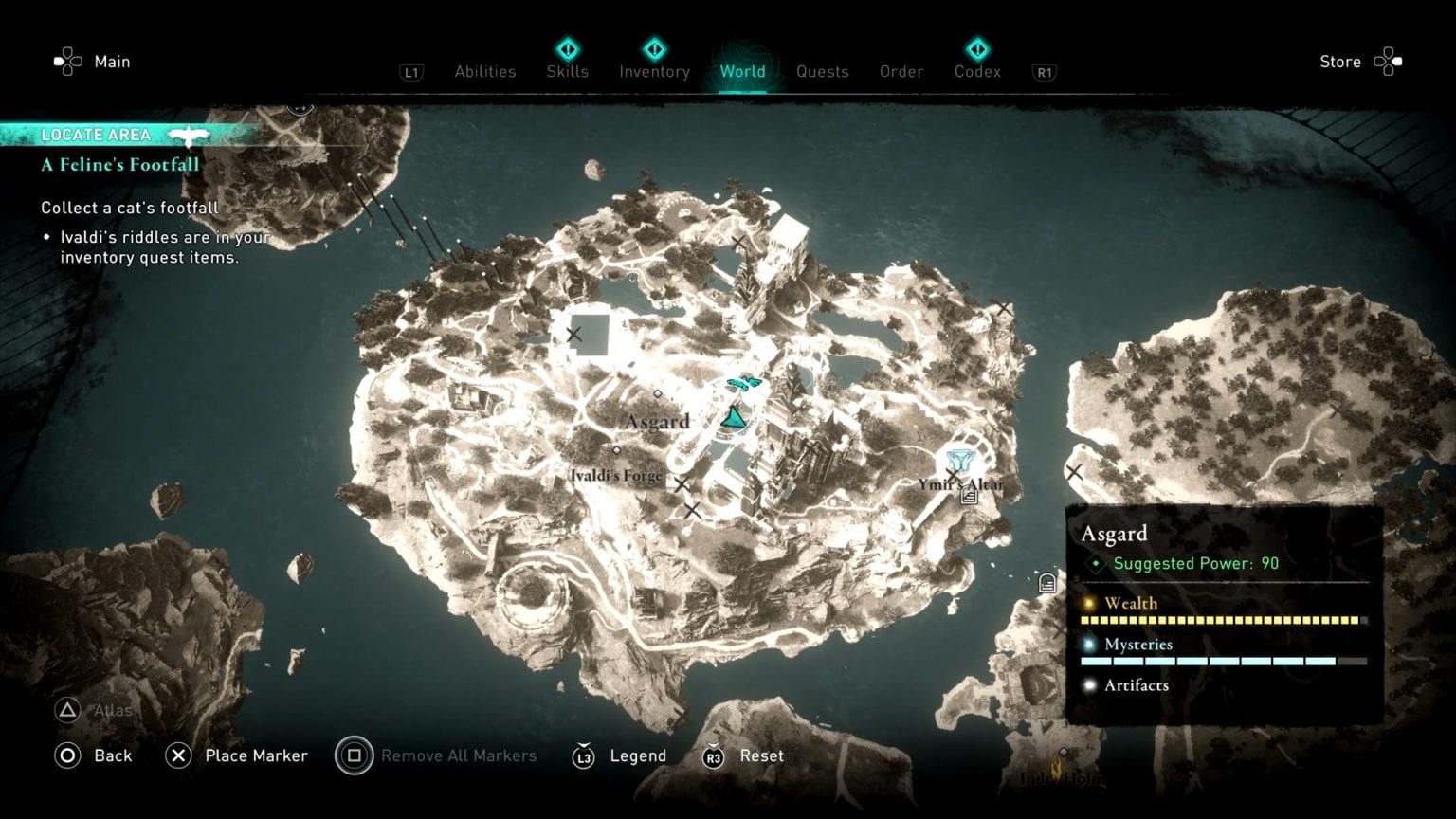Click the Reset button
The height and width of the screenshot is (819, 1456).
pos(761,755)
